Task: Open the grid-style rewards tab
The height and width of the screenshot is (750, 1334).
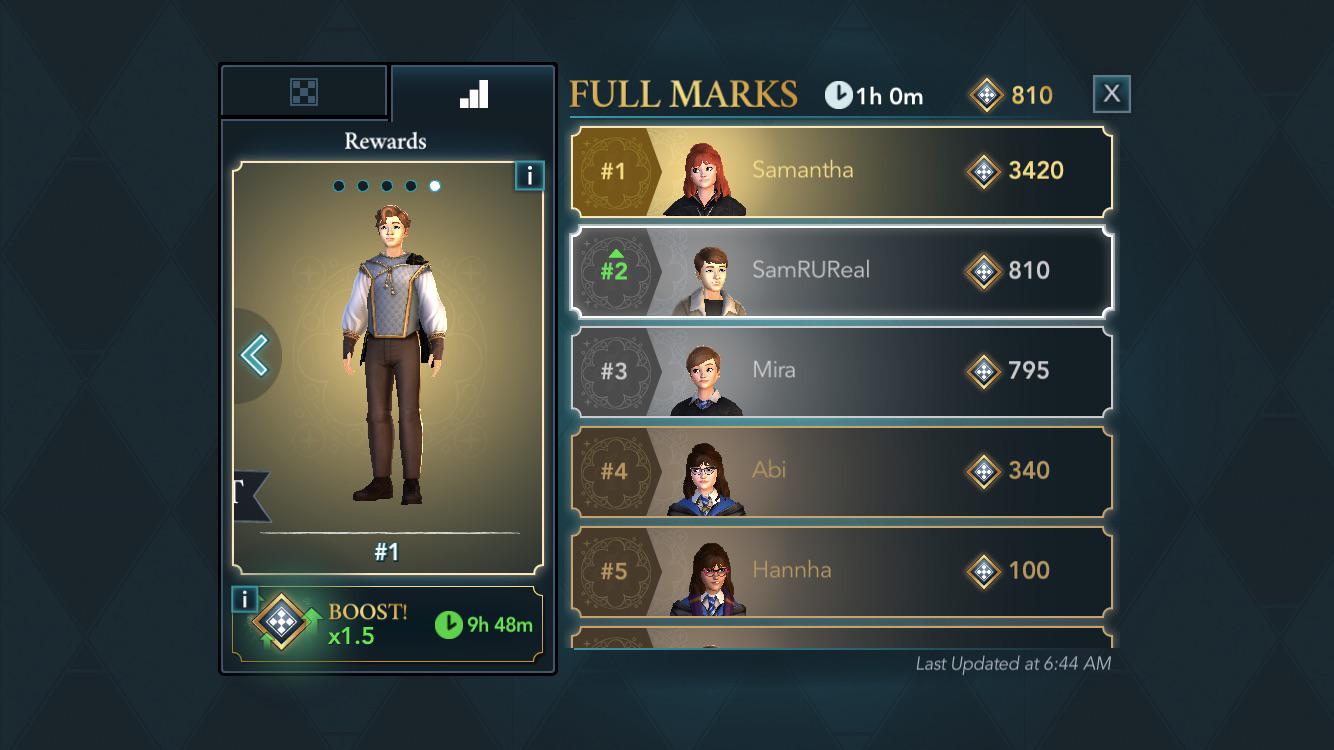Action: point(304,90)
